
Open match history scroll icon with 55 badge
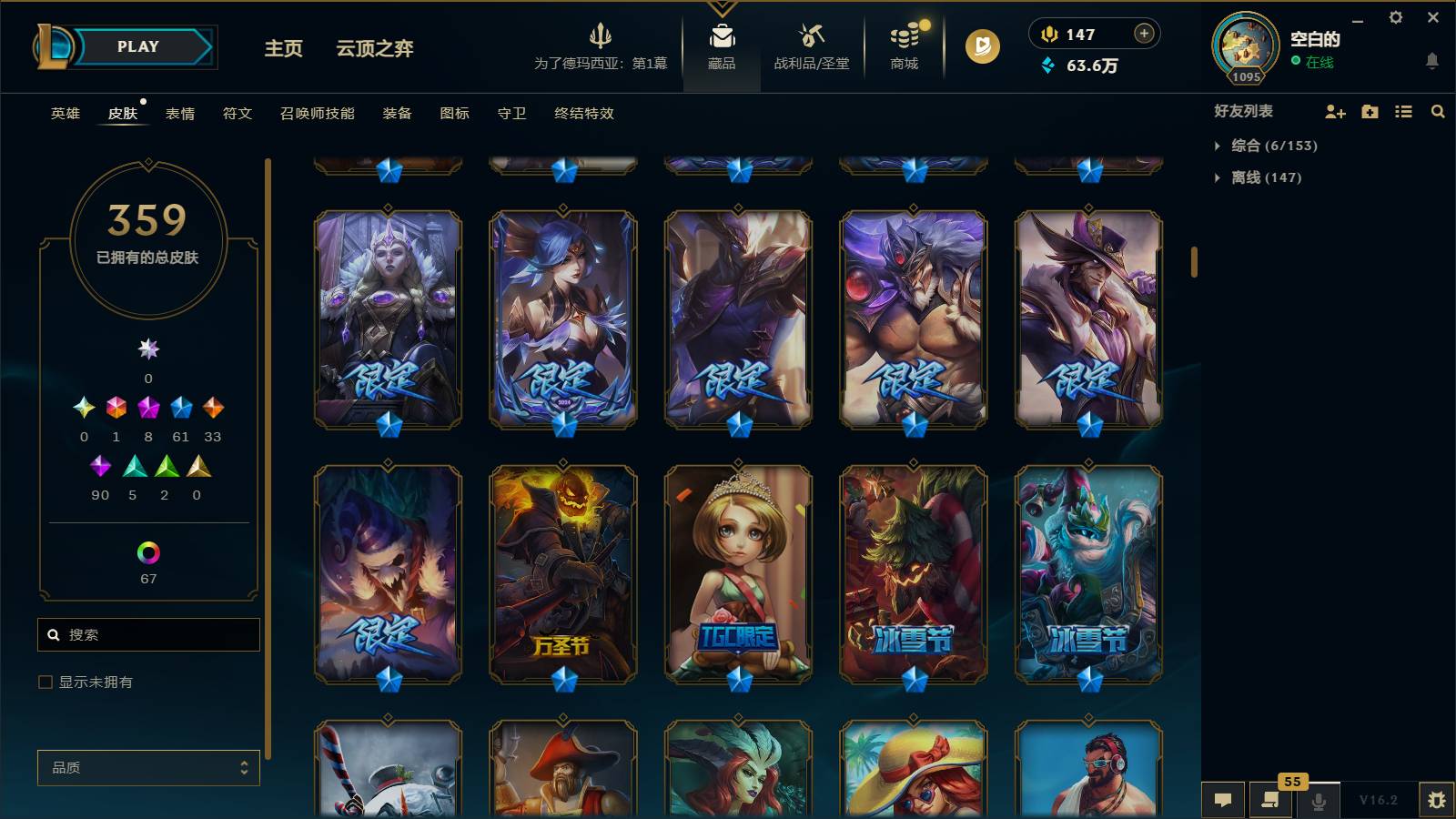tap(1270, 800)
